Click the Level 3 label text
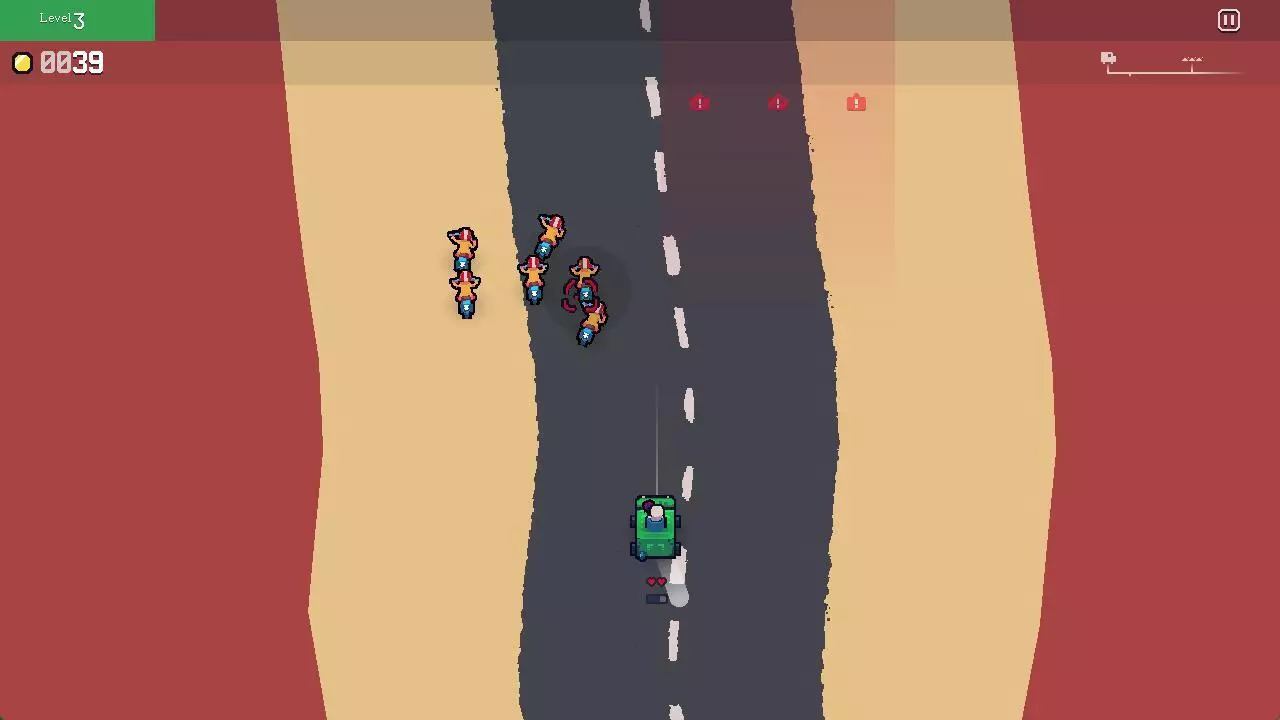Image resolution: width=1280 pixels, height=720 pixels. pos(62,18)
